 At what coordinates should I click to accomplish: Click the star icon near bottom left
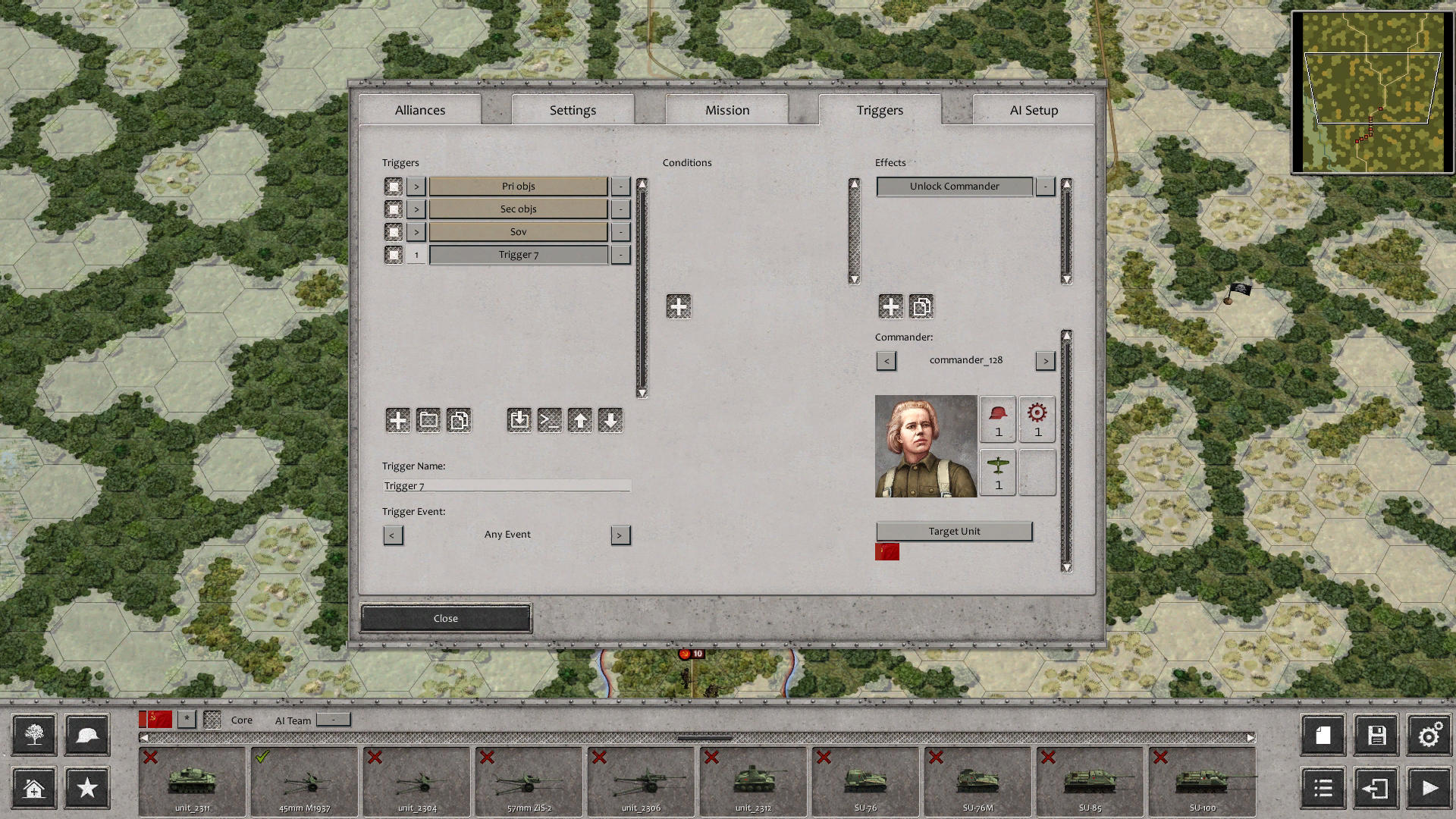click(86, 788)
